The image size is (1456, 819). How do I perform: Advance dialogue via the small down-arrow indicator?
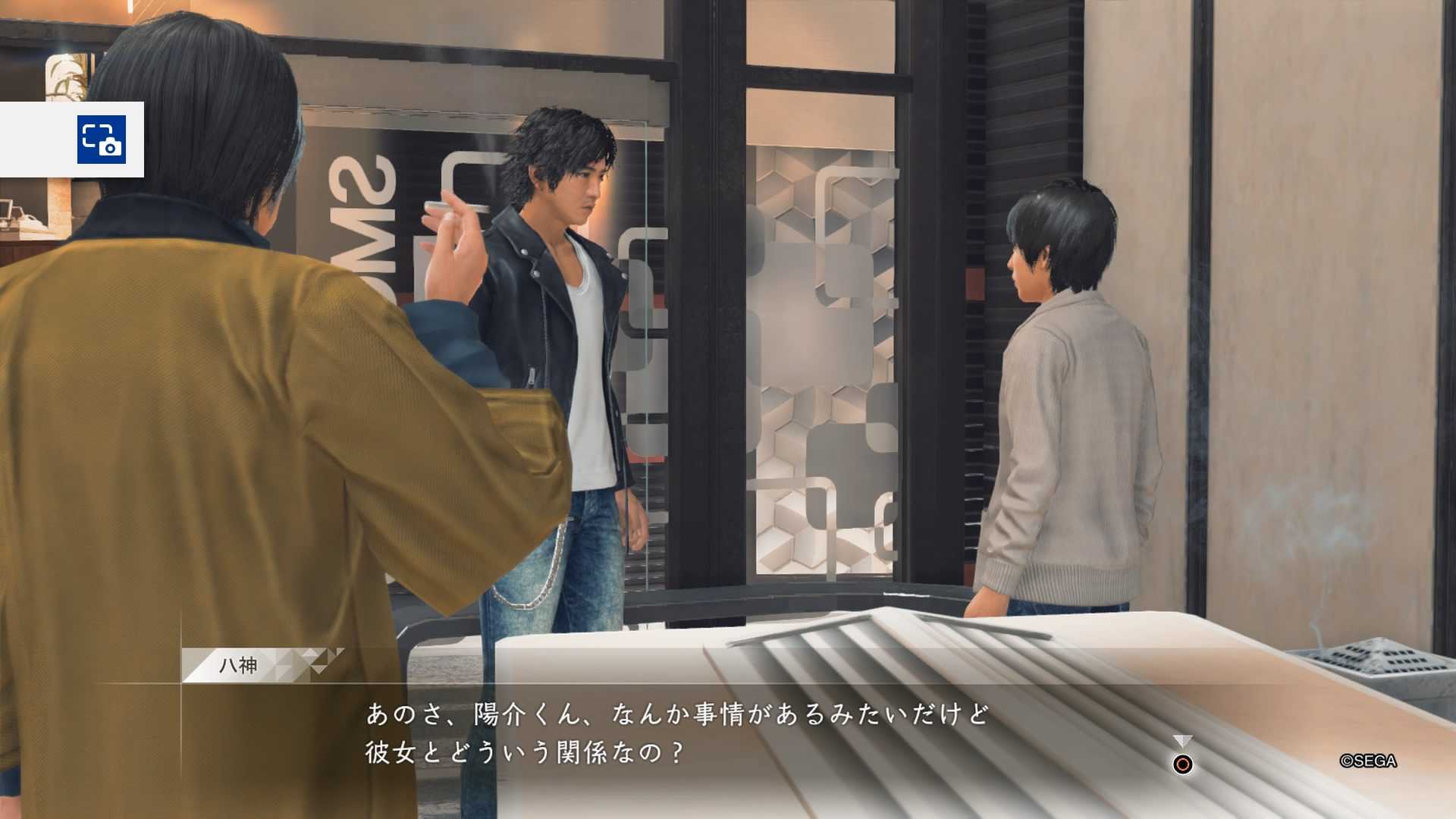1182,741
